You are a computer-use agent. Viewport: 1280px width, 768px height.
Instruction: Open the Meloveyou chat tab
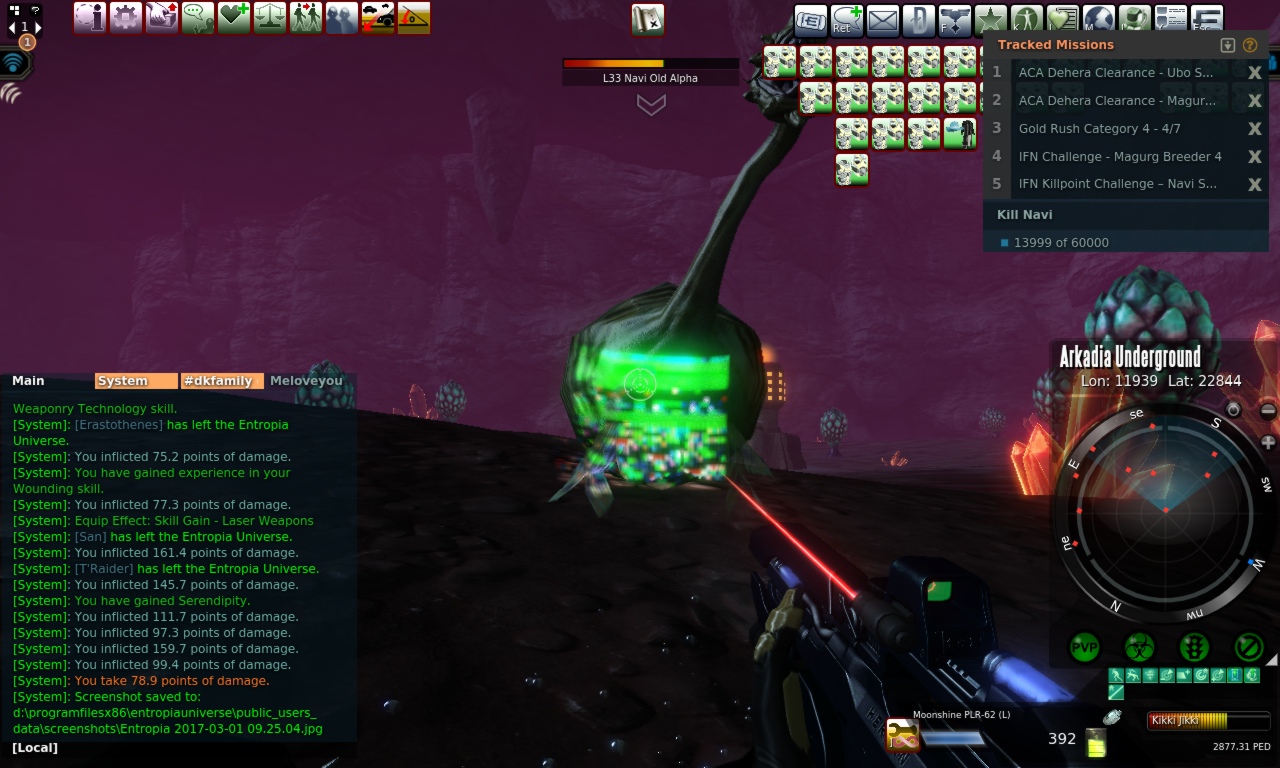pos(306,381)
